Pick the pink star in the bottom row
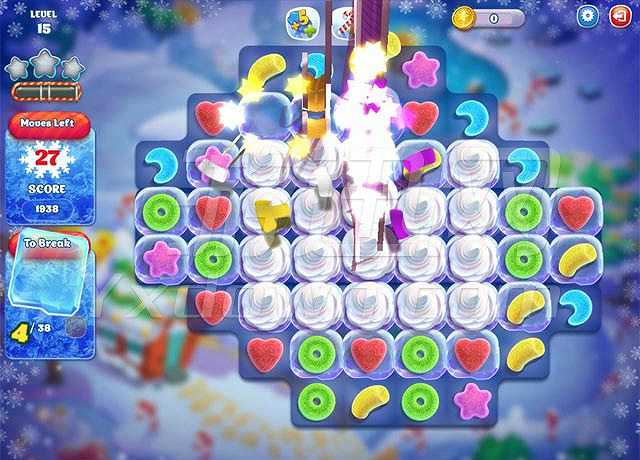 point(471,400)
